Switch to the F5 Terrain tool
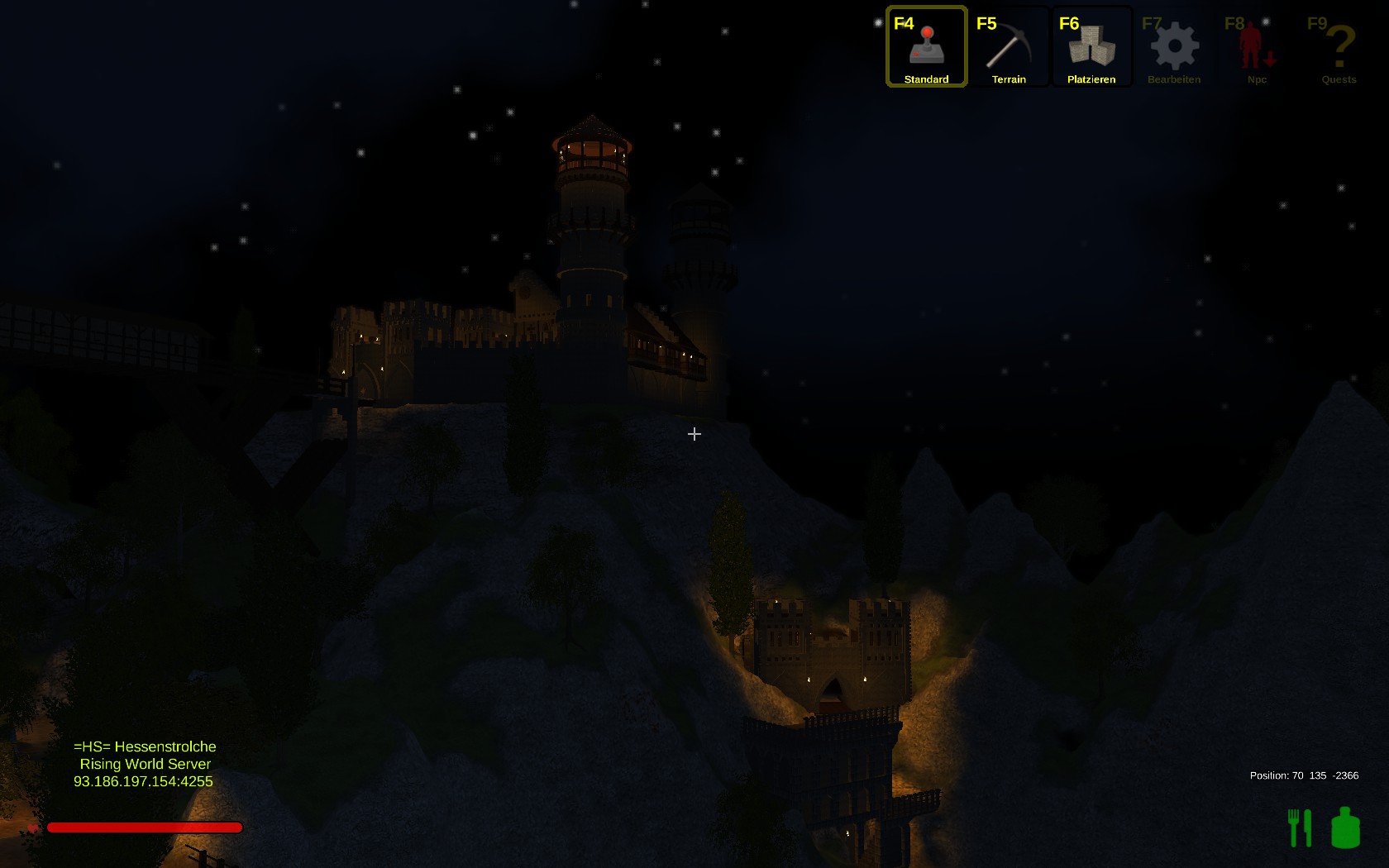This screenshot has width=1389, height=868. tap(1009, 47)
